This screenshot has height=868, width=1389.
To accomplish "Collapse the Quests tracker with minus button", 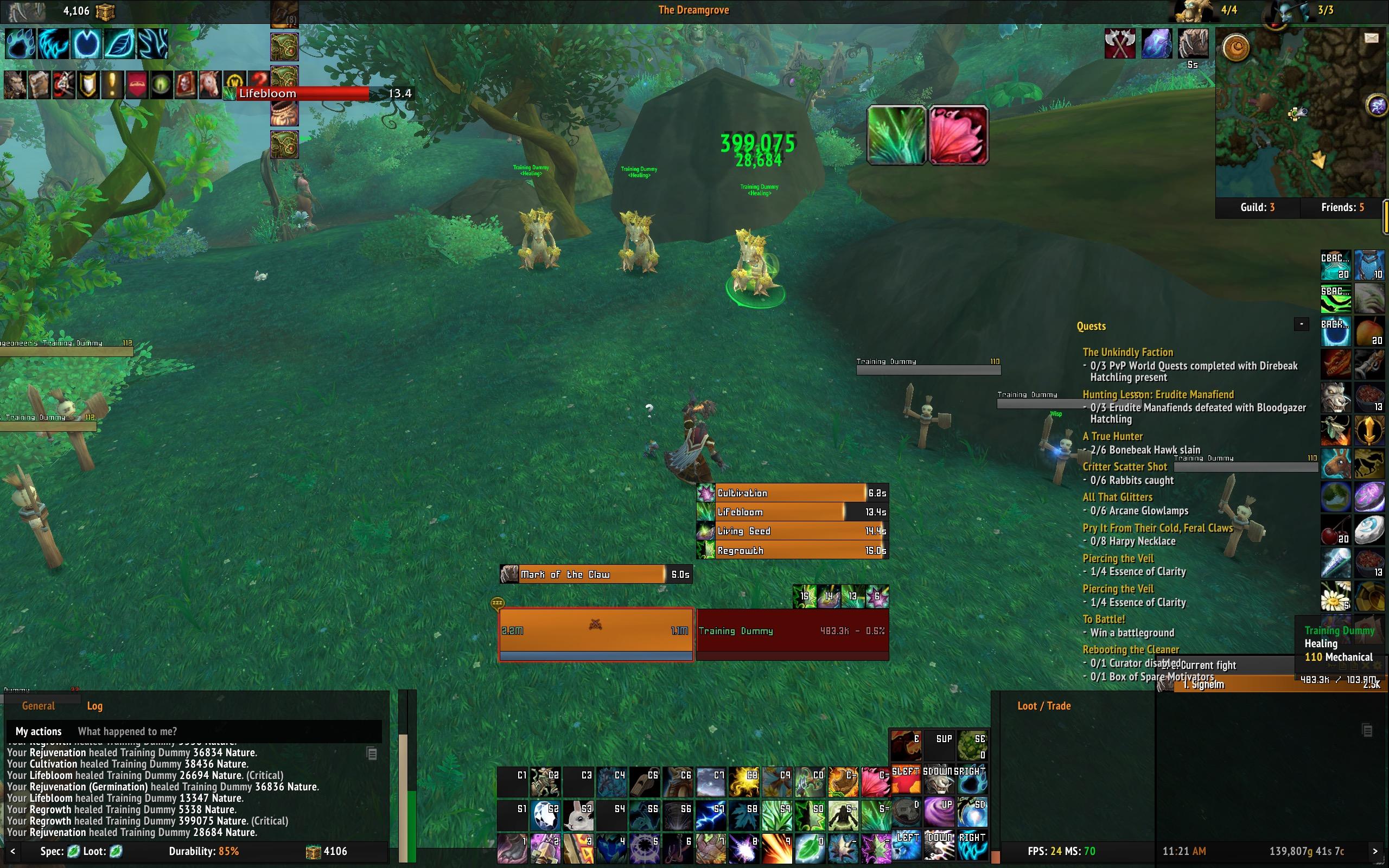I will (x=1301, y=324).
